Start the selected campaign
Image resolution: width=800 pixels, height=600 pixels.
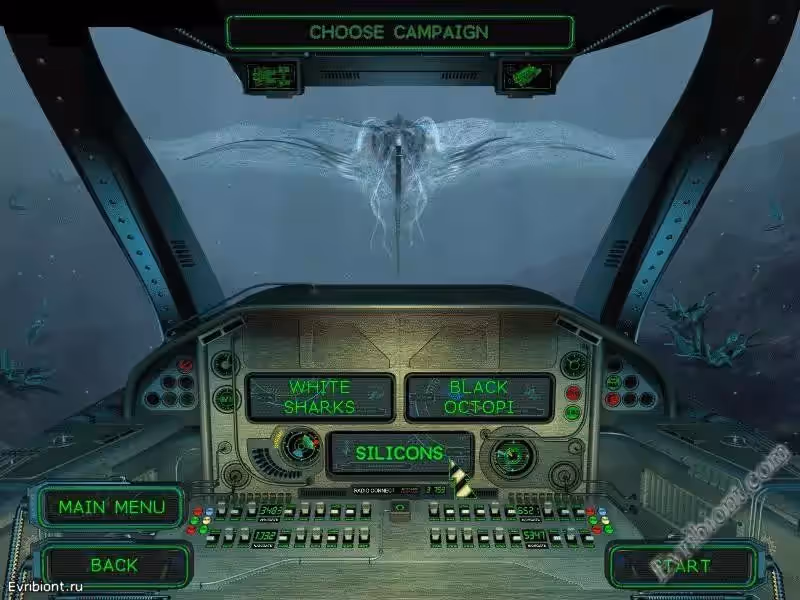click(x=683, y=566)
